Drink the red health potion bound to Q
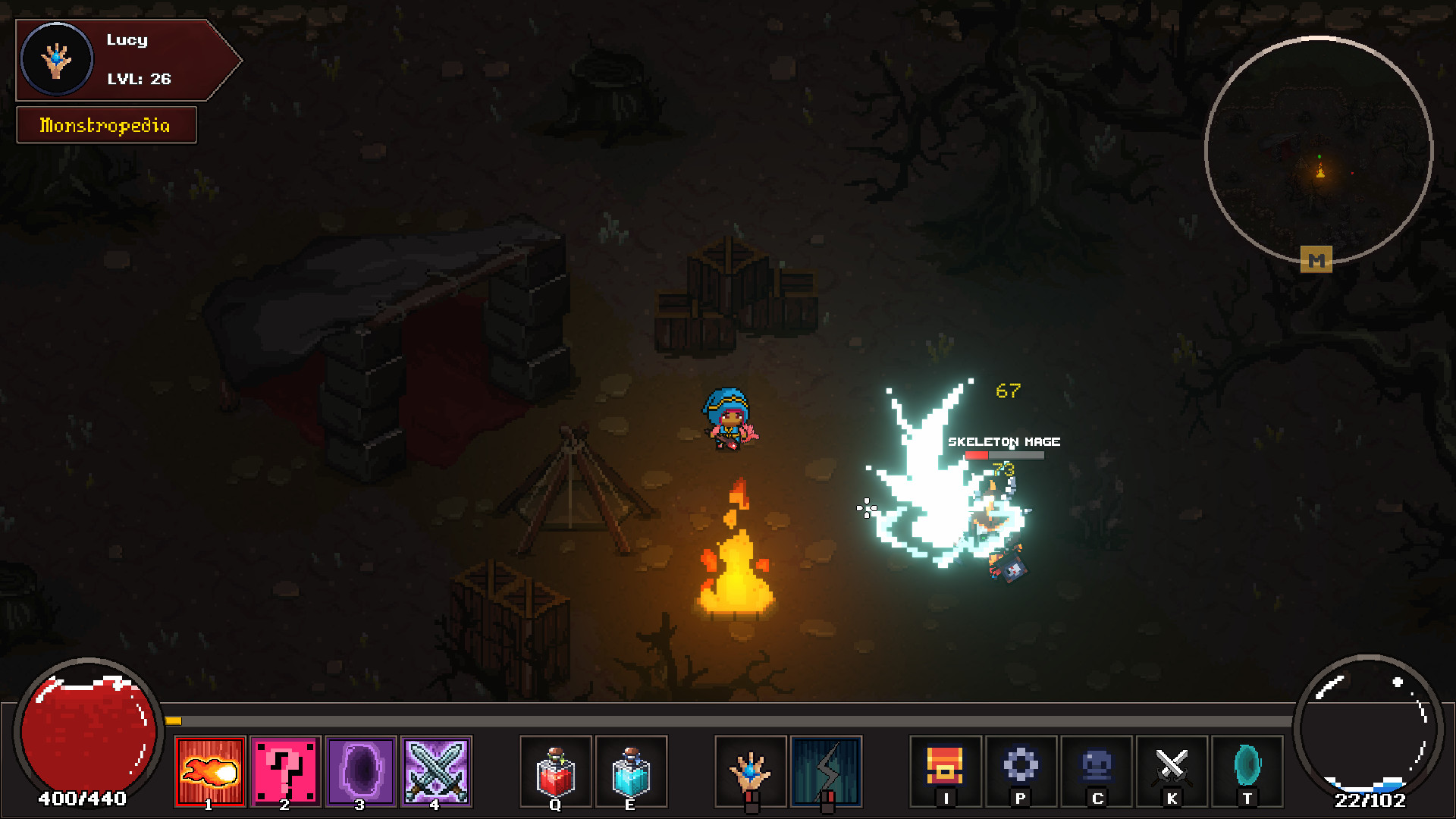The width and height of the screenshot is (1456, 819). click(x=555, y=768)
